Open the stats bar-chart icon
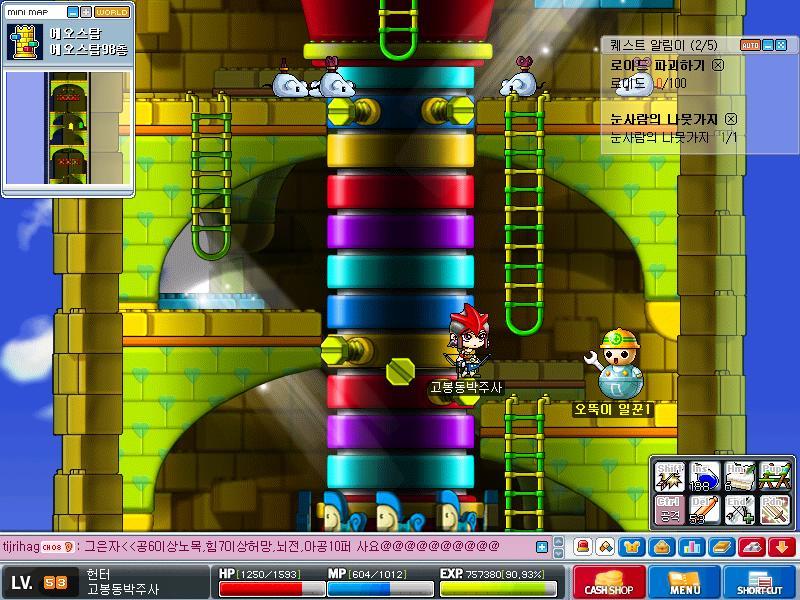 click(690, 547)
